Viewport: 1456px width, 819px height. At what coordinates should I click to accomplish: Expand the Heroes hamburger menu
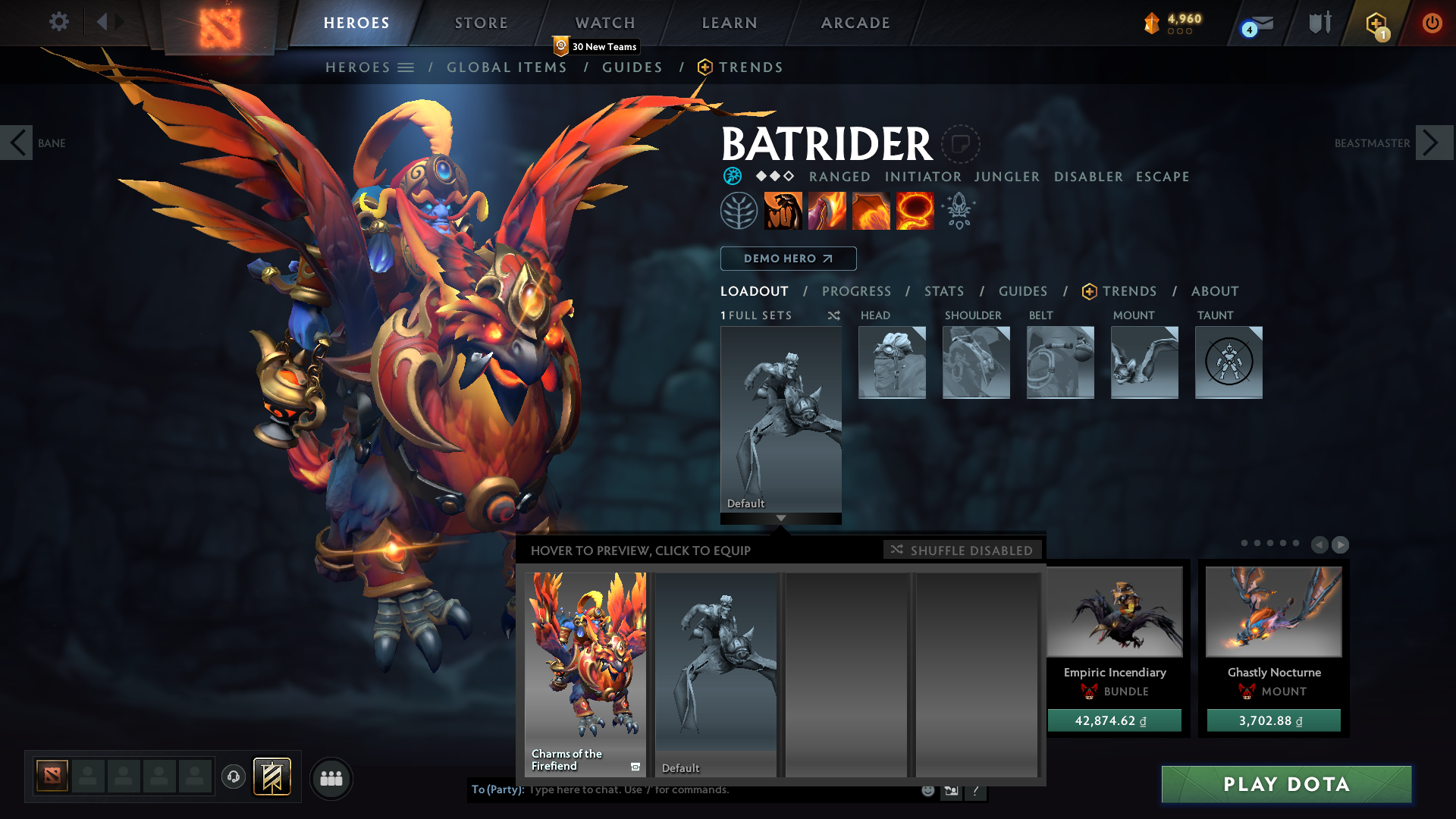click(x=407, y=67)
